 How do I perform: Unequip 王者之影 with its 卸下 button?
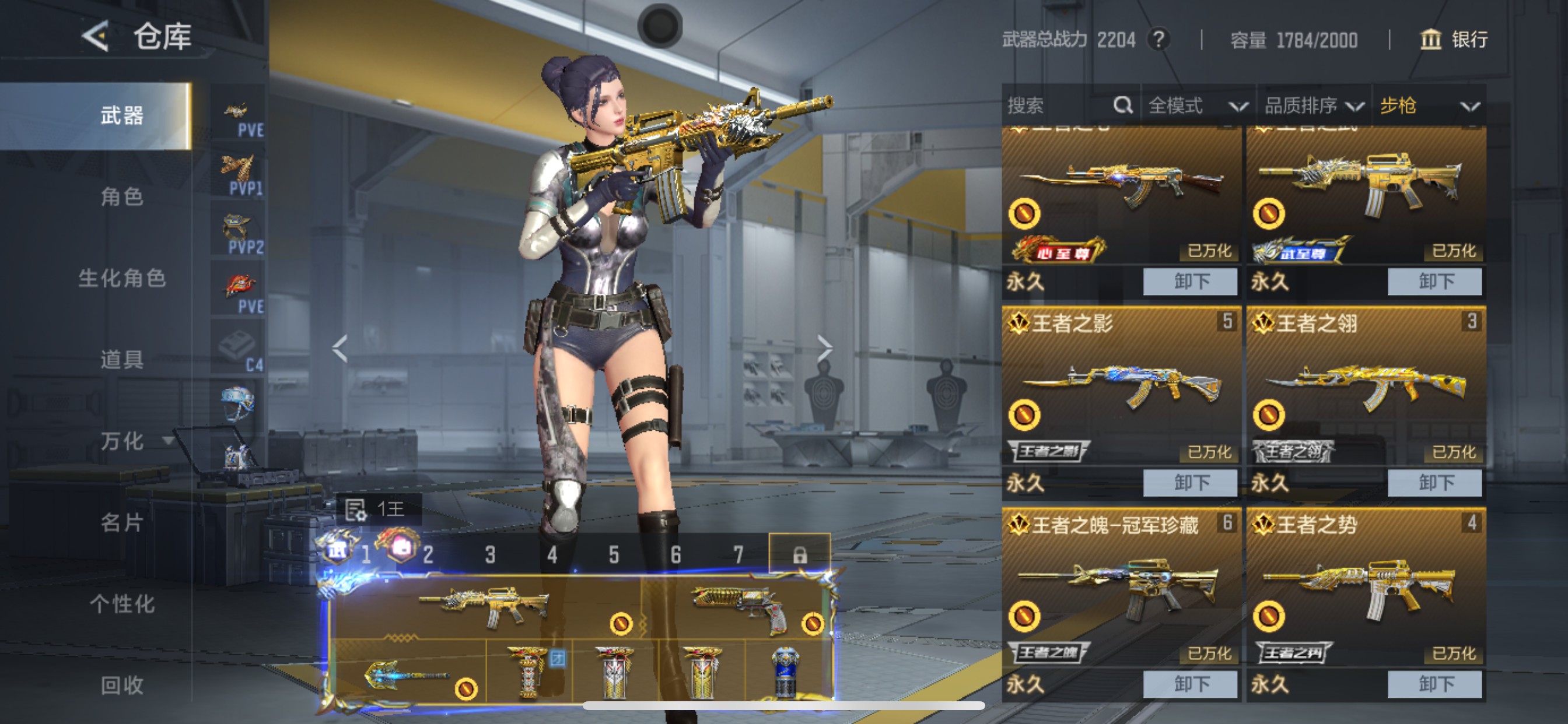coord(1190,483)
